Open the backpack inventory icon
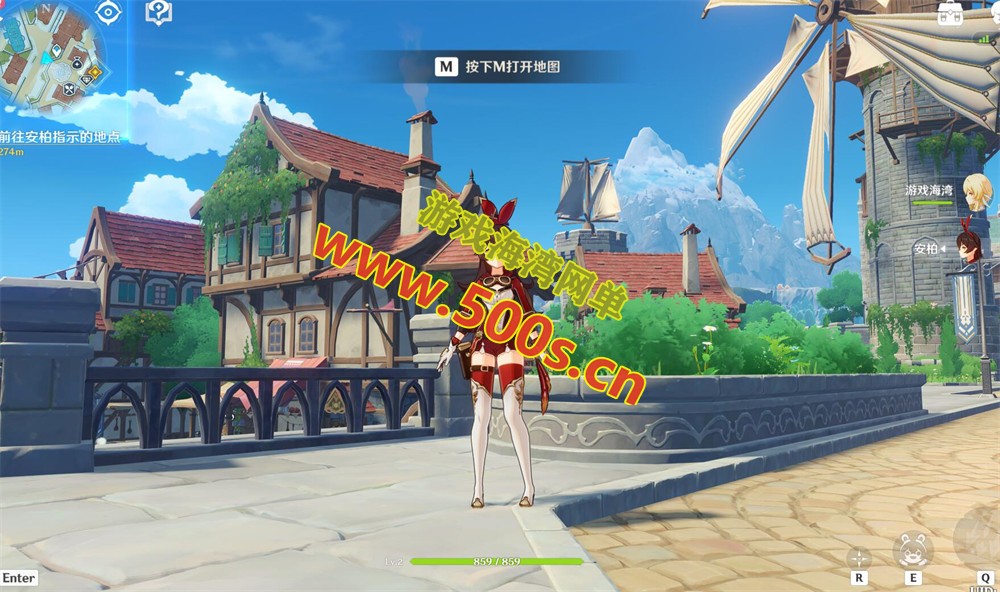 (x=951, y=12)
